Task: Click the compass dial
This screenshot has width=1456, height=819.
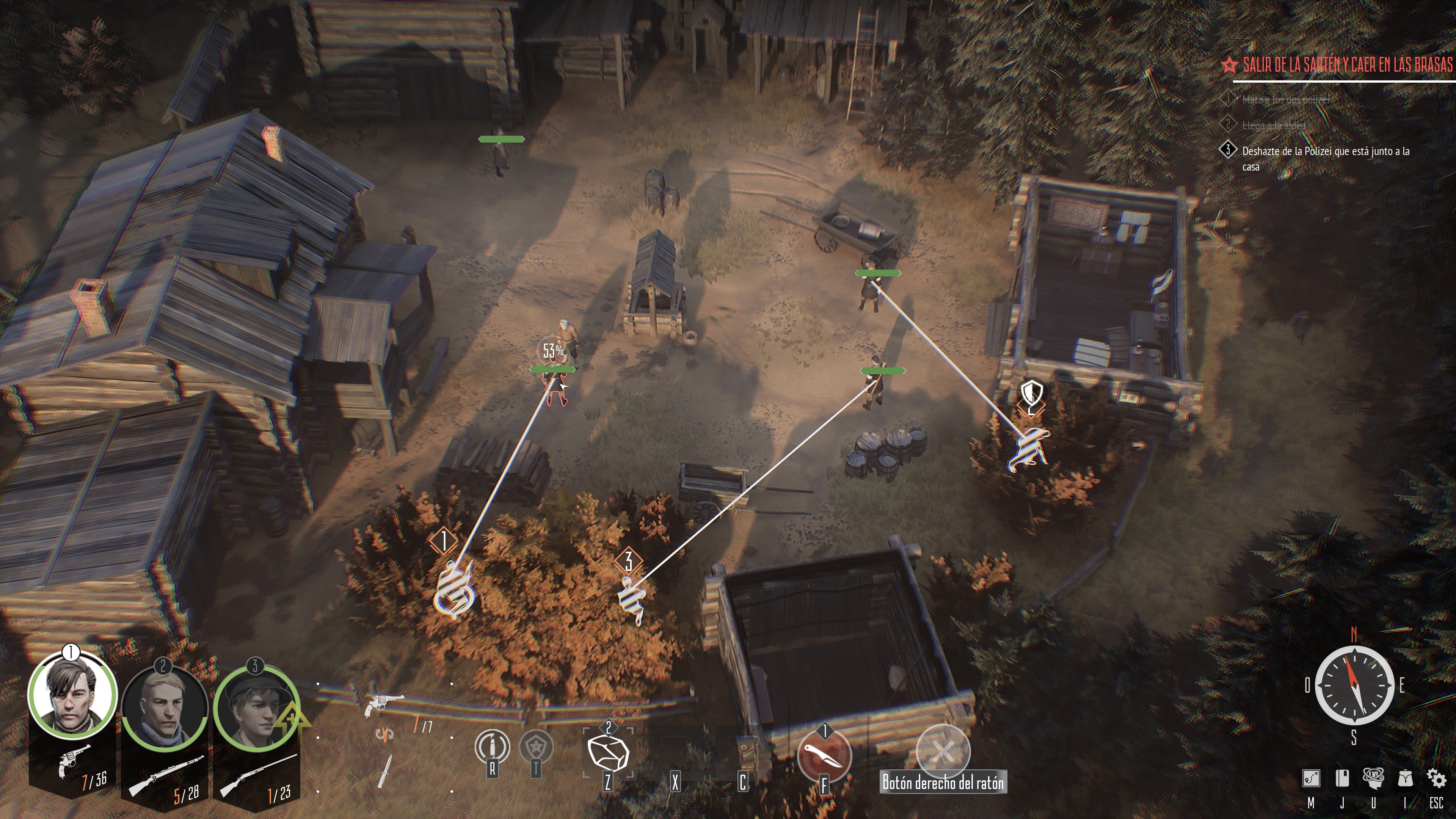Action: [1354, 686]
